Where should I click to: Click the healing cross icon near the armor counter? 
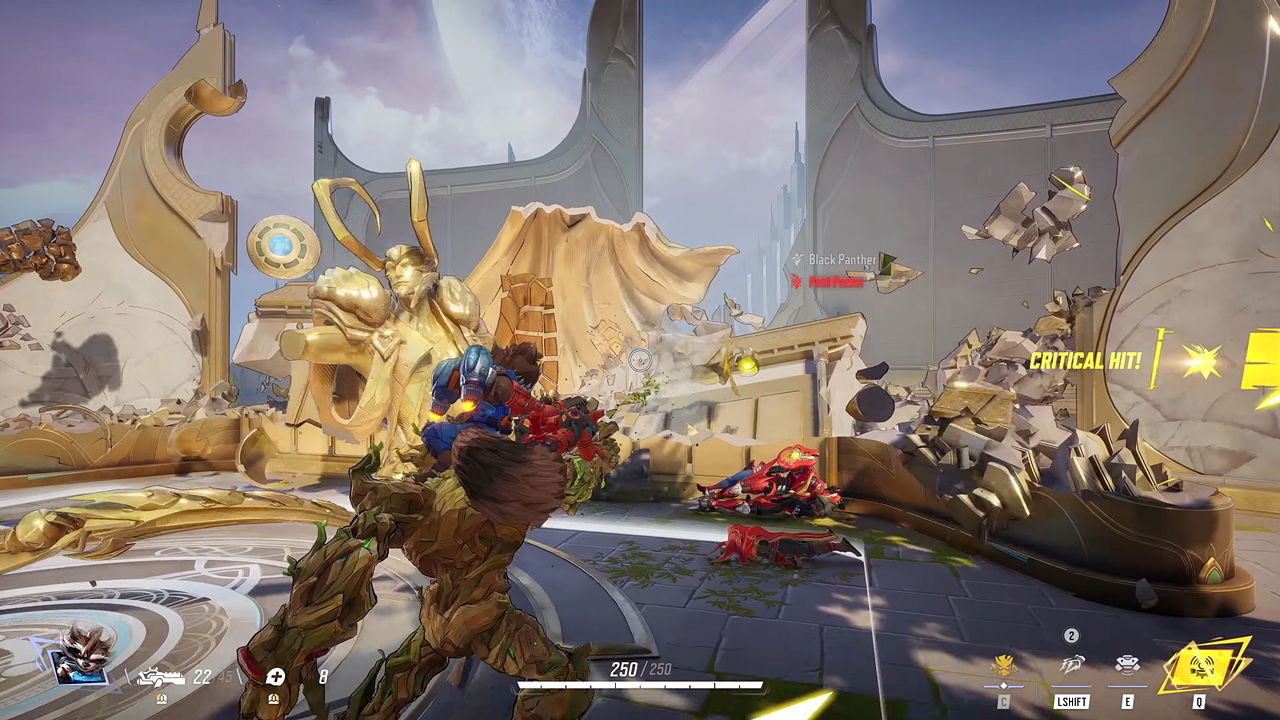[x=275, y=678]
